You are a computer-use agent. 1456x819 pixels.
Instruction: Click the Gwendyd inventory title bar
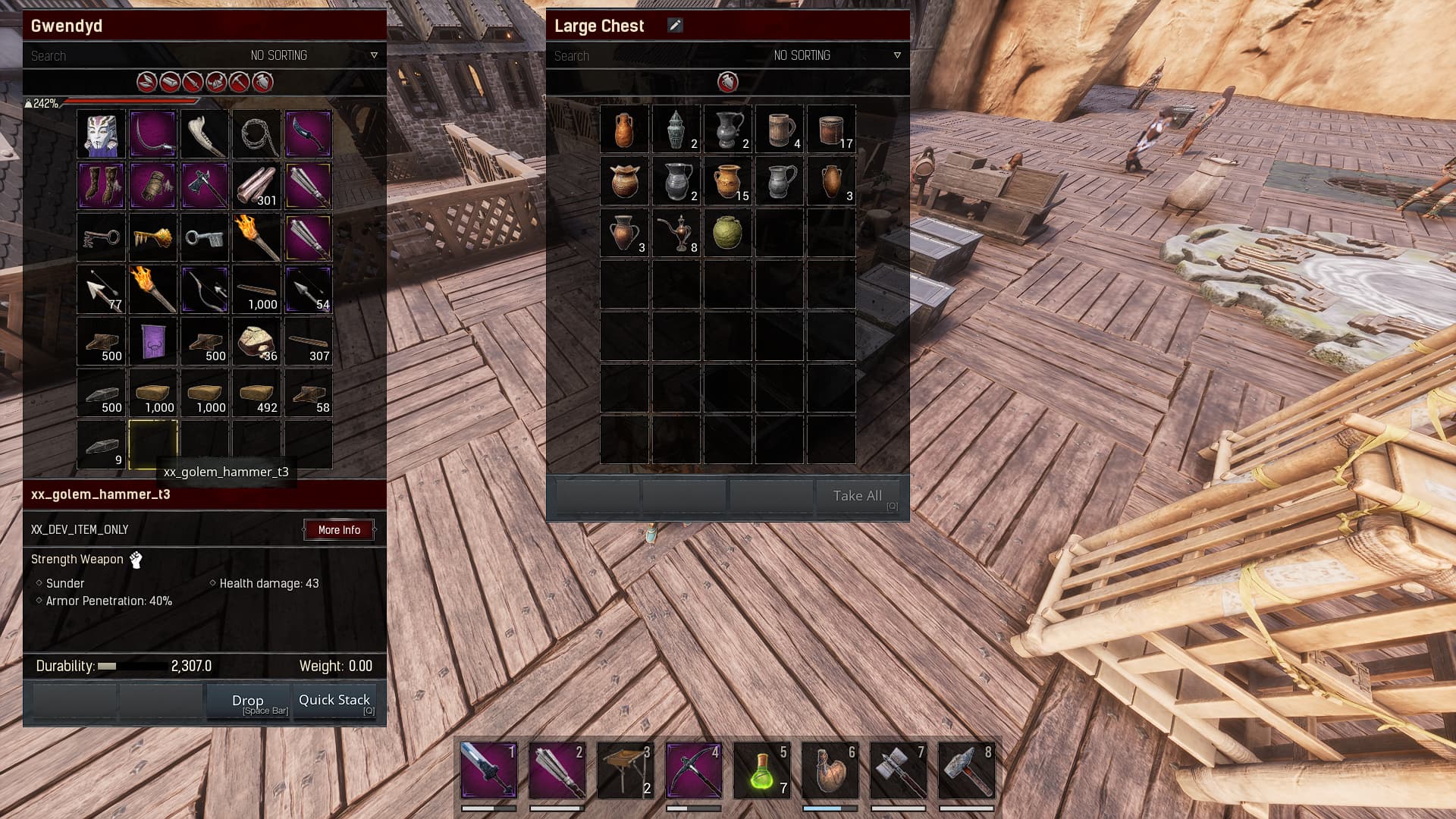click(x=205, y=25)
